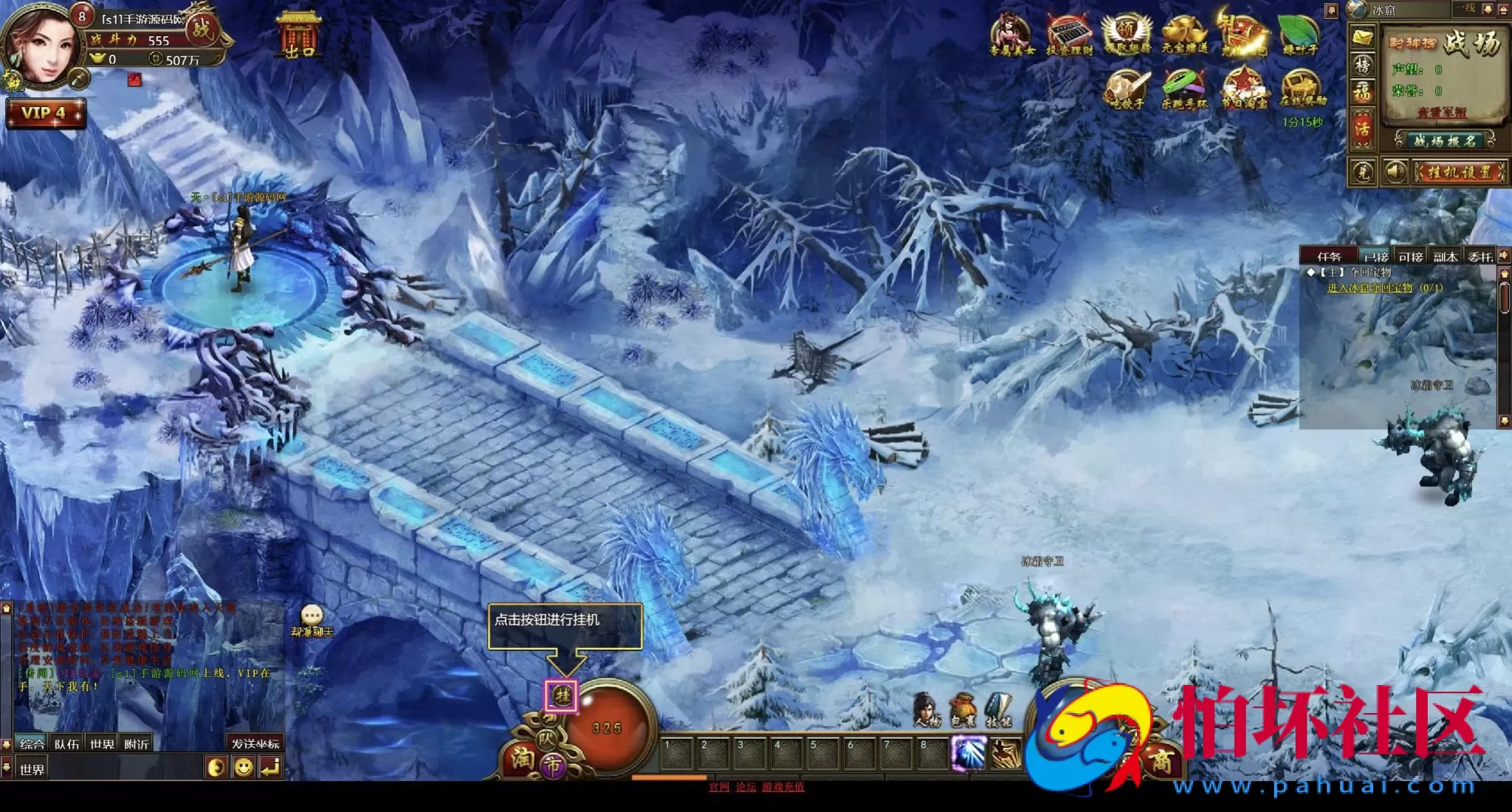Open the 在线奖励 online reward chest
Viewport: 1512px width, 812px height.
[1302, 89]
